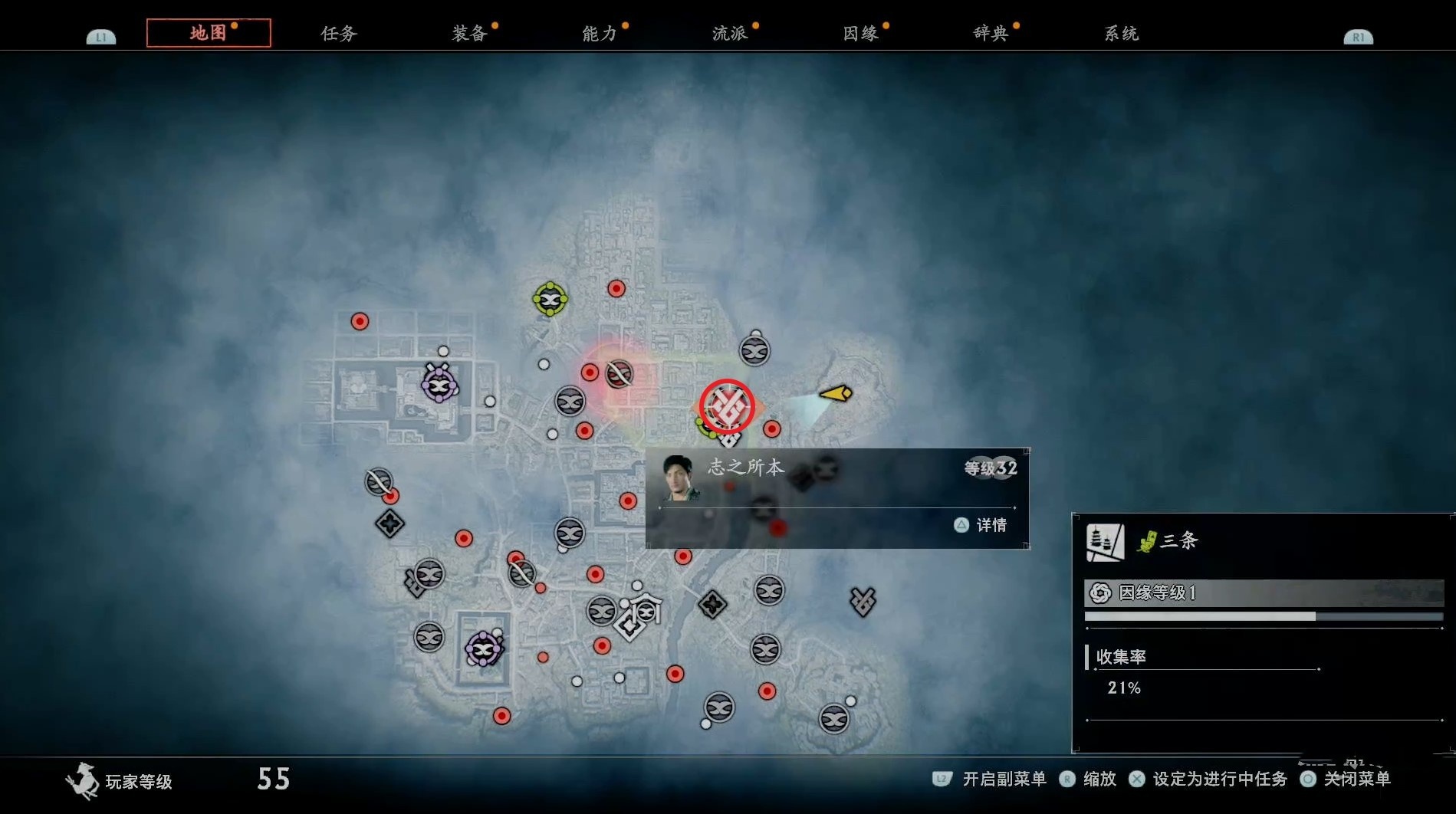1456x814 pixels.
Task: Select the yellow player arrow on the map
Action: [x=836, y=394]
